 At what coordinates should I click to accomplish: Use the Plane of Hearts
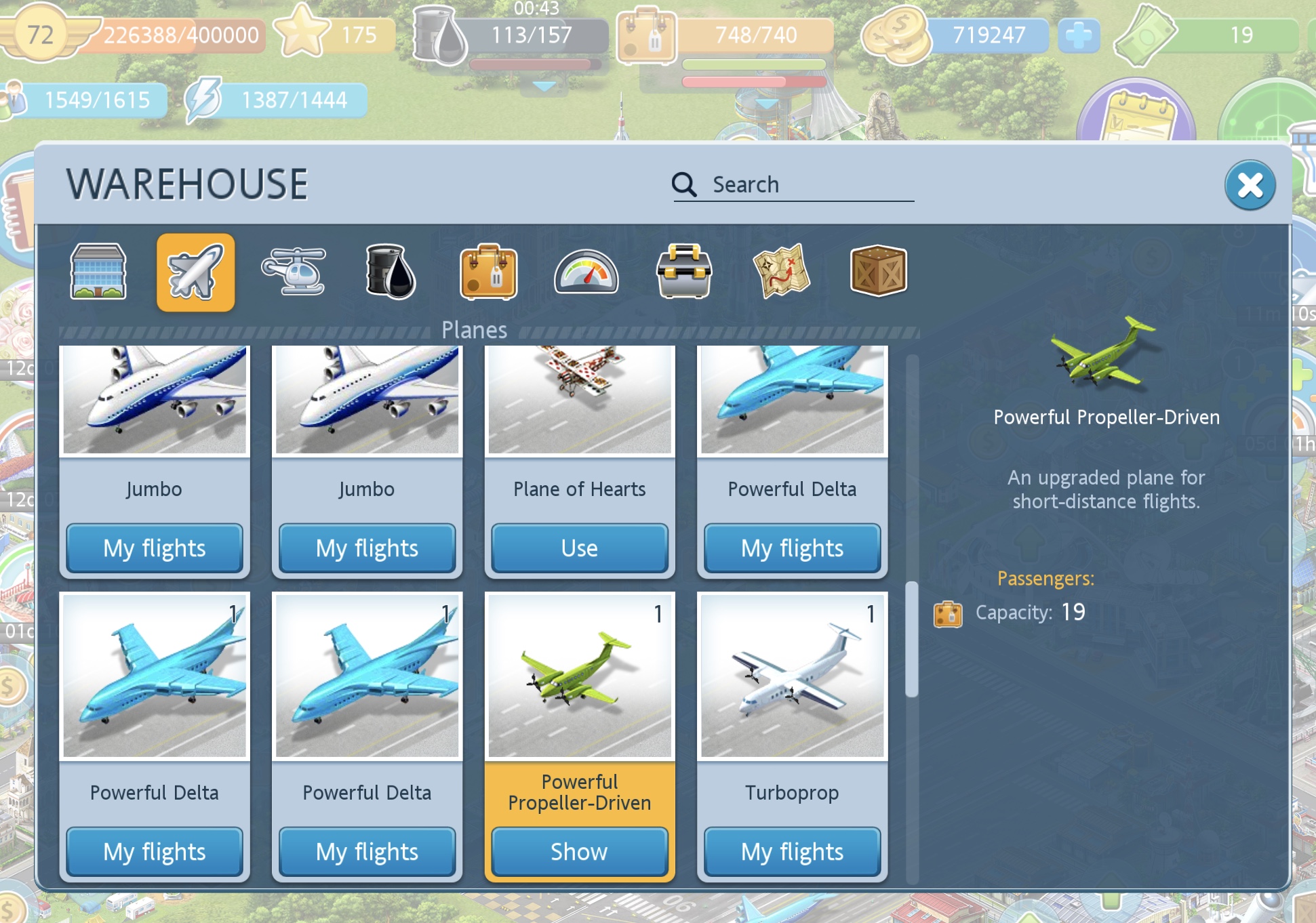click(579, 548)
